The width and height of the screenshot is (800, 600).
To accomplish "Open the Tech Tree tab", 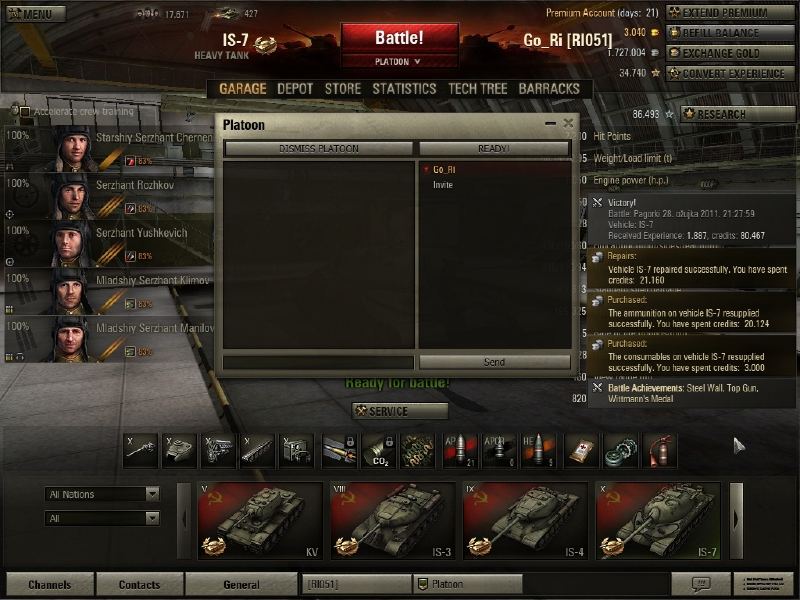I will tap(478, 88).
